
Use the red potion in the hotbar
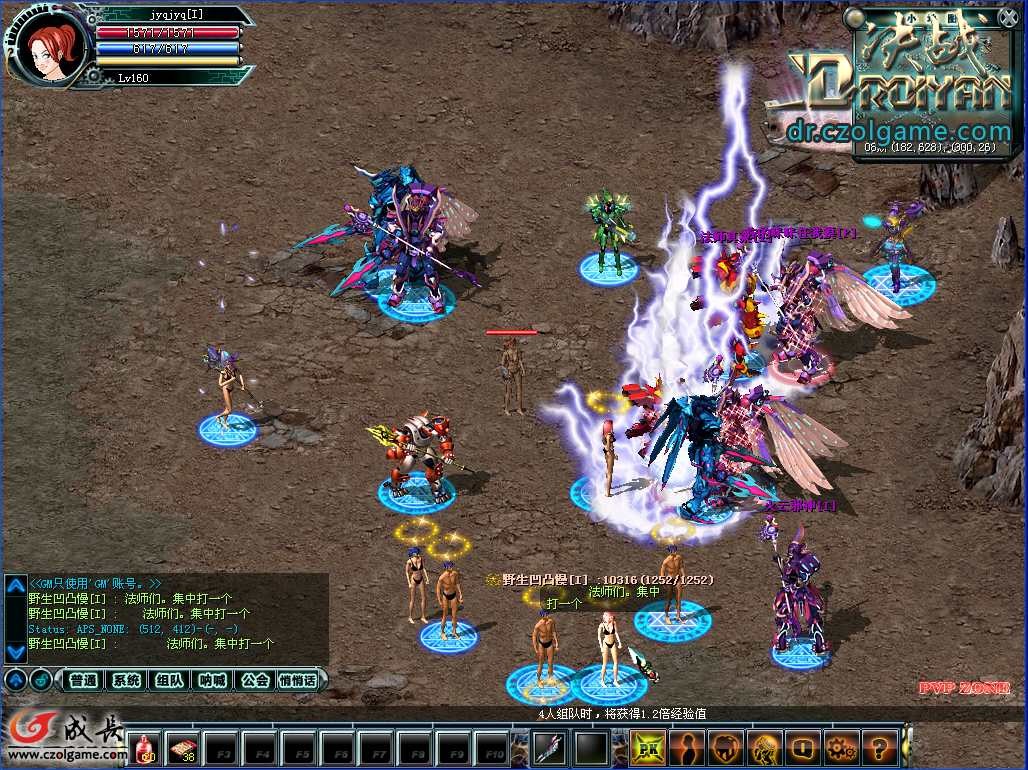[145, 747]
